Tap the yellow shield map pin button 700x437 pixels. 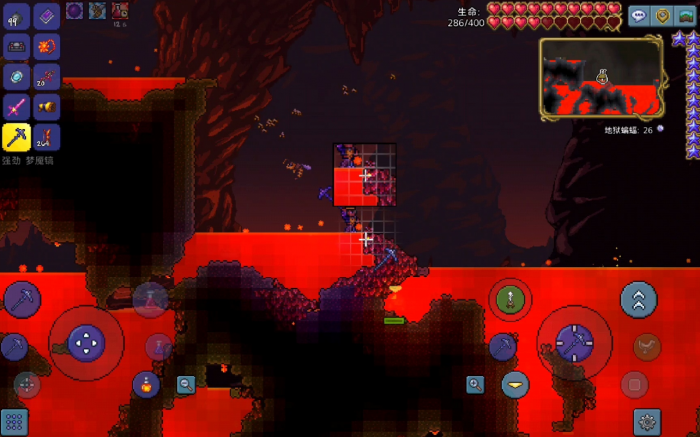662,15
